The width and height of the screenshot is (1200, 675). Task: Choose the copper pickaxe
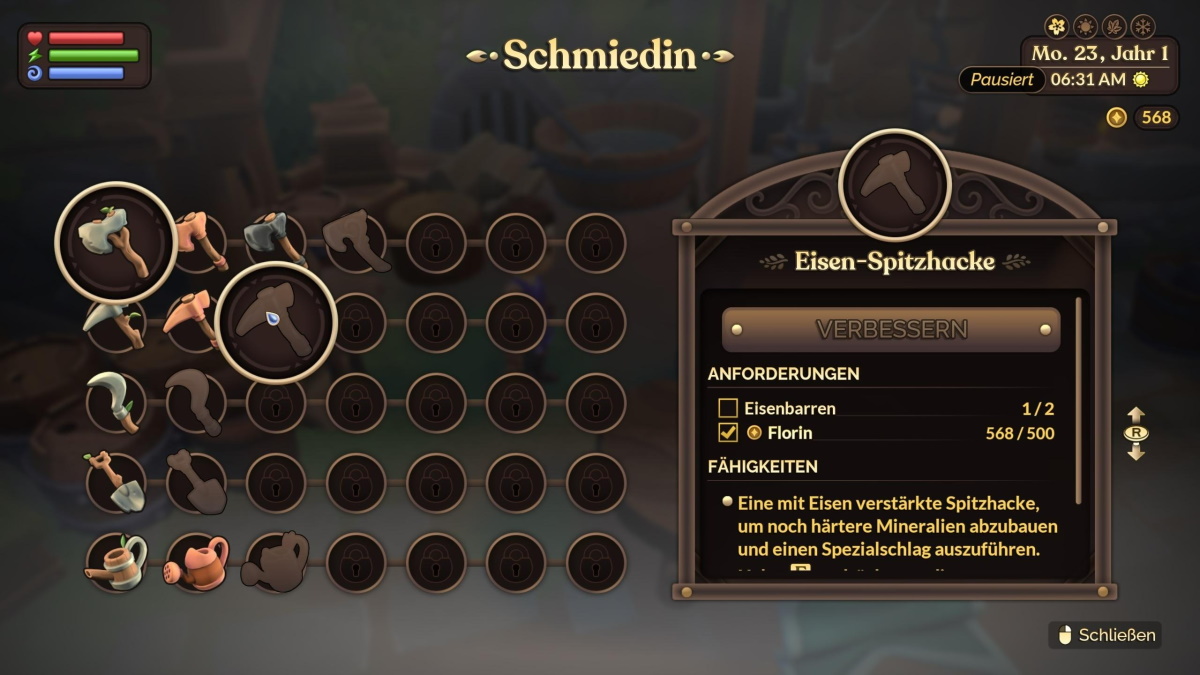click(x=193, y=320)
